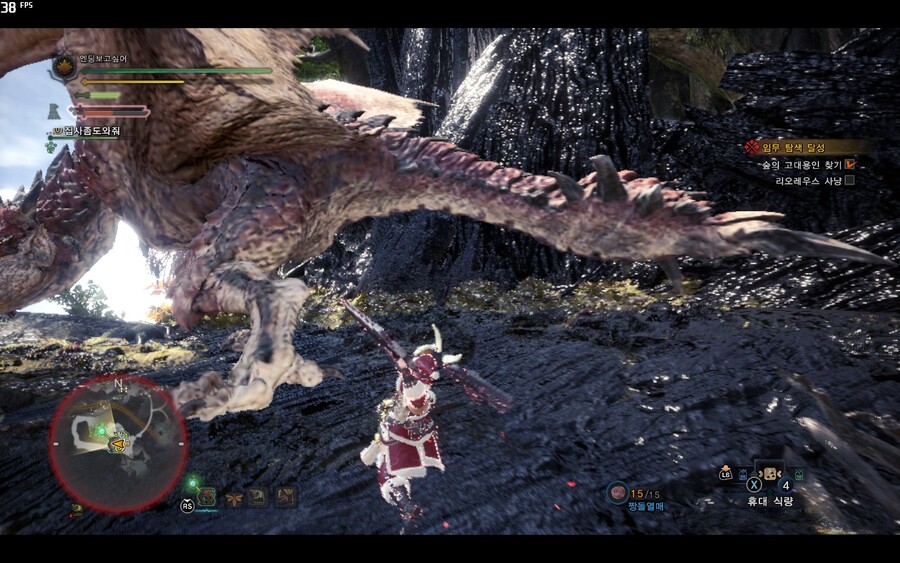Tick the 리오레우스 사냥 objective checkbox
Screen dimensions: 900x563
point(849,181)
